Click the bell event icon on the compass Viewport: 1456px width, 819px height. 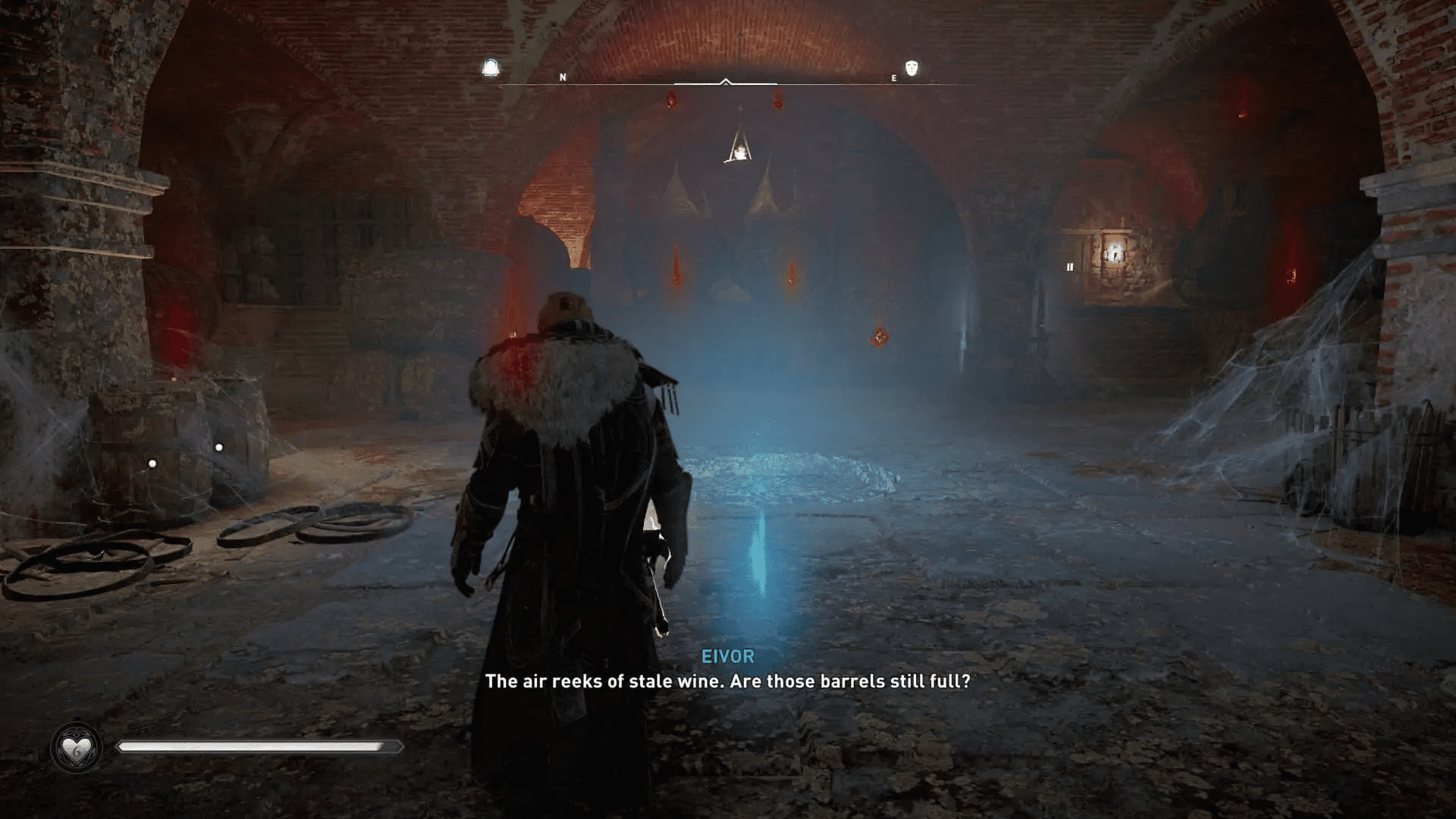[491, 67]
